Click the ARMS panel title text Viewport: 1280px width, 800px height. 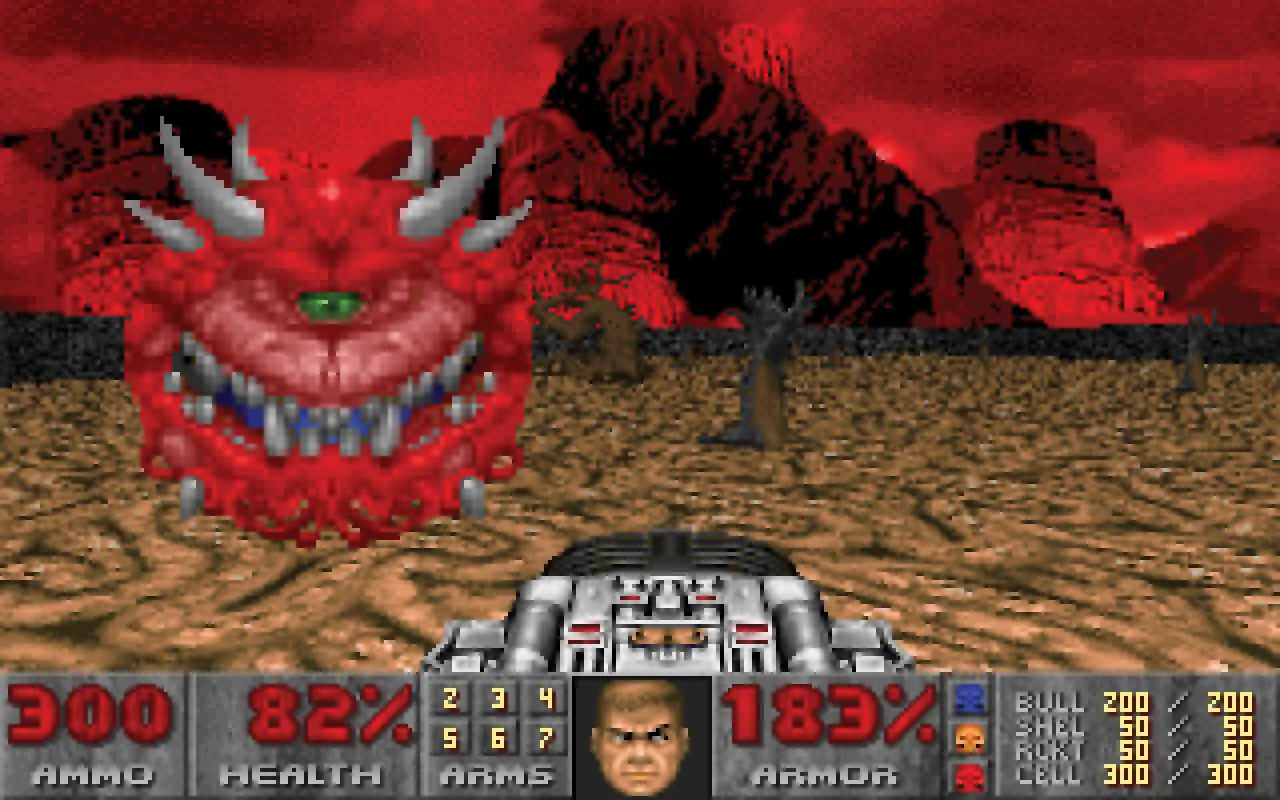tap(497, 775)
